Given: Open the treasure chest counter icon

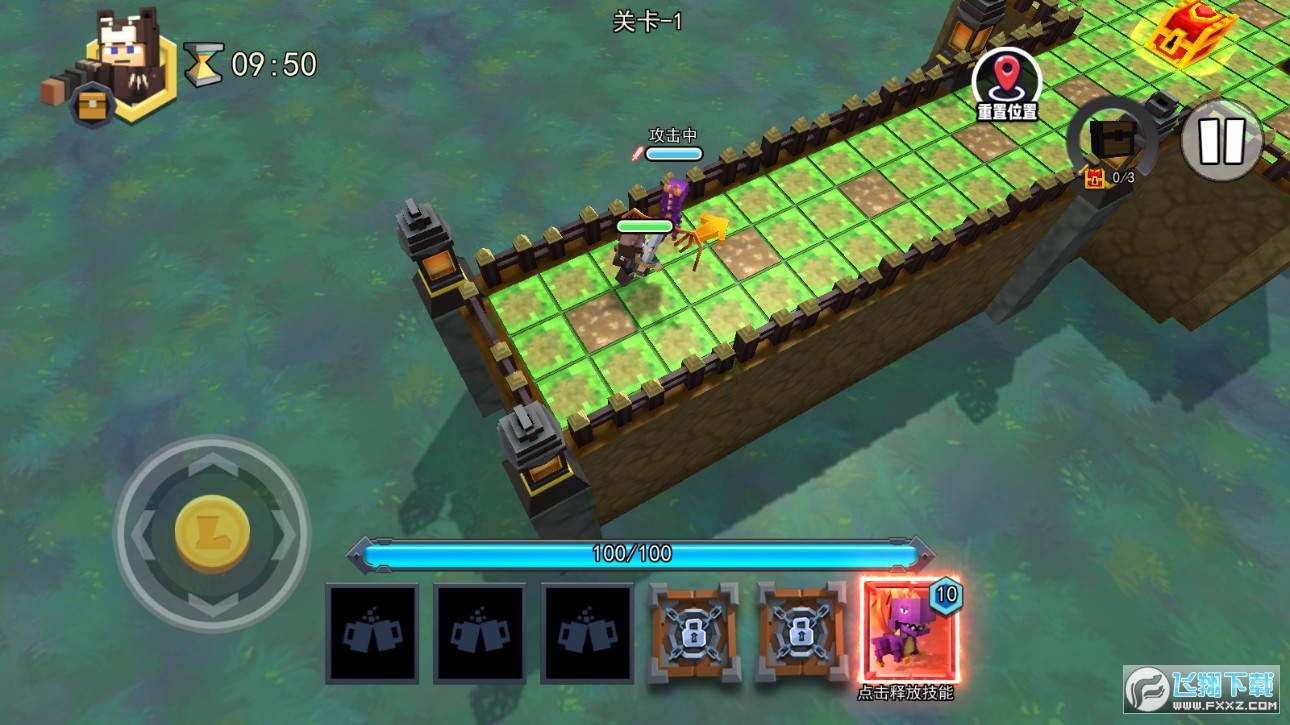Looking at the screenshot, I should [x=1111, y=142].
